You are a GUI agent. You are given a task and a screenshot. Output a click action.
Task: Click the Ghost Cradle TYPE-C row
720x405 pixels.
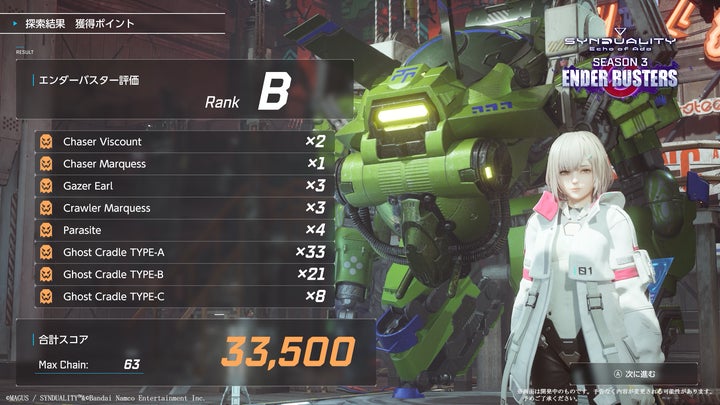coord(185,296)
